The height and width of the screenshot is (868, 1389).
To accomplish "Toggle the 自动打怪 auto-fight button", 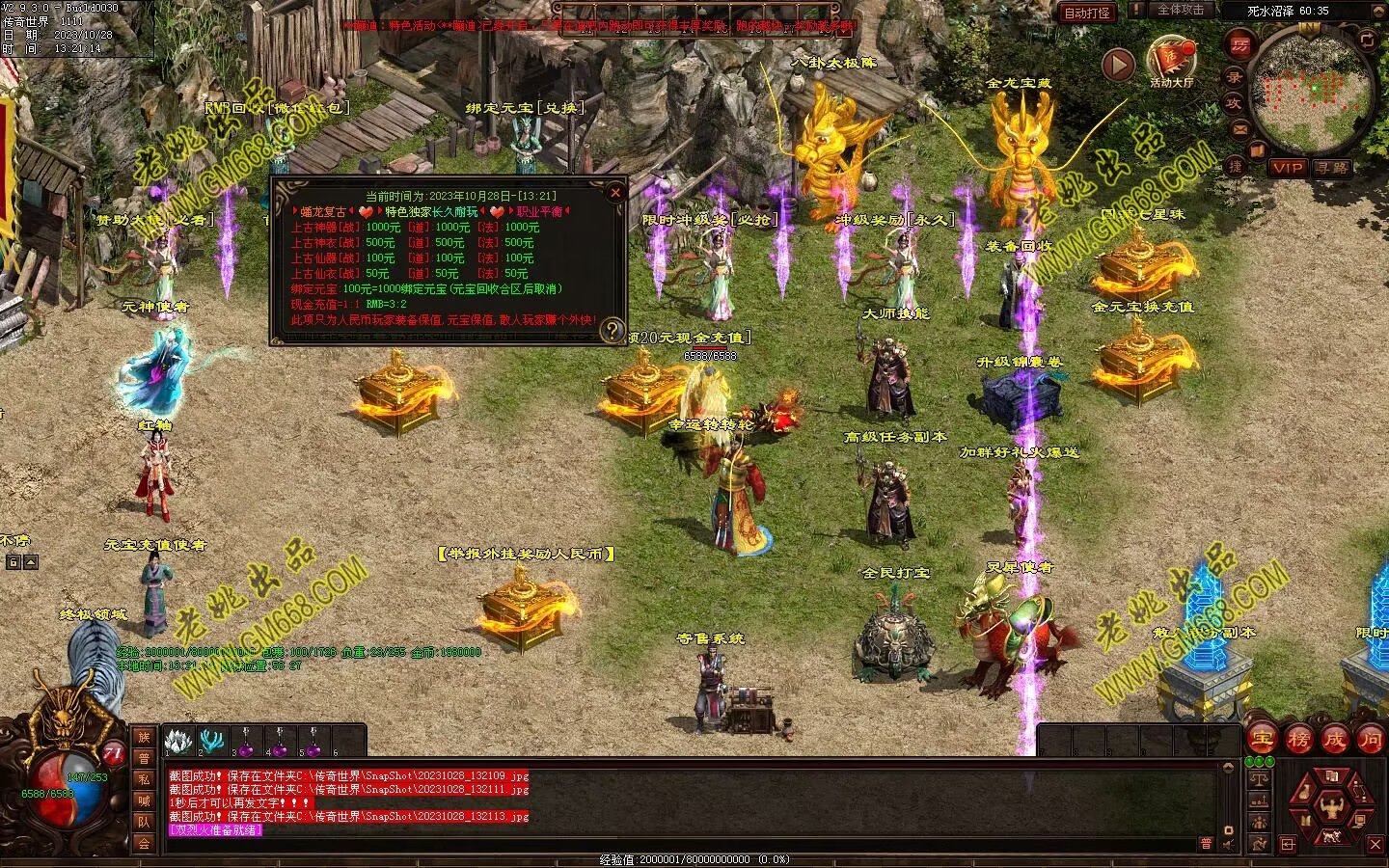I will point(1087,13).
